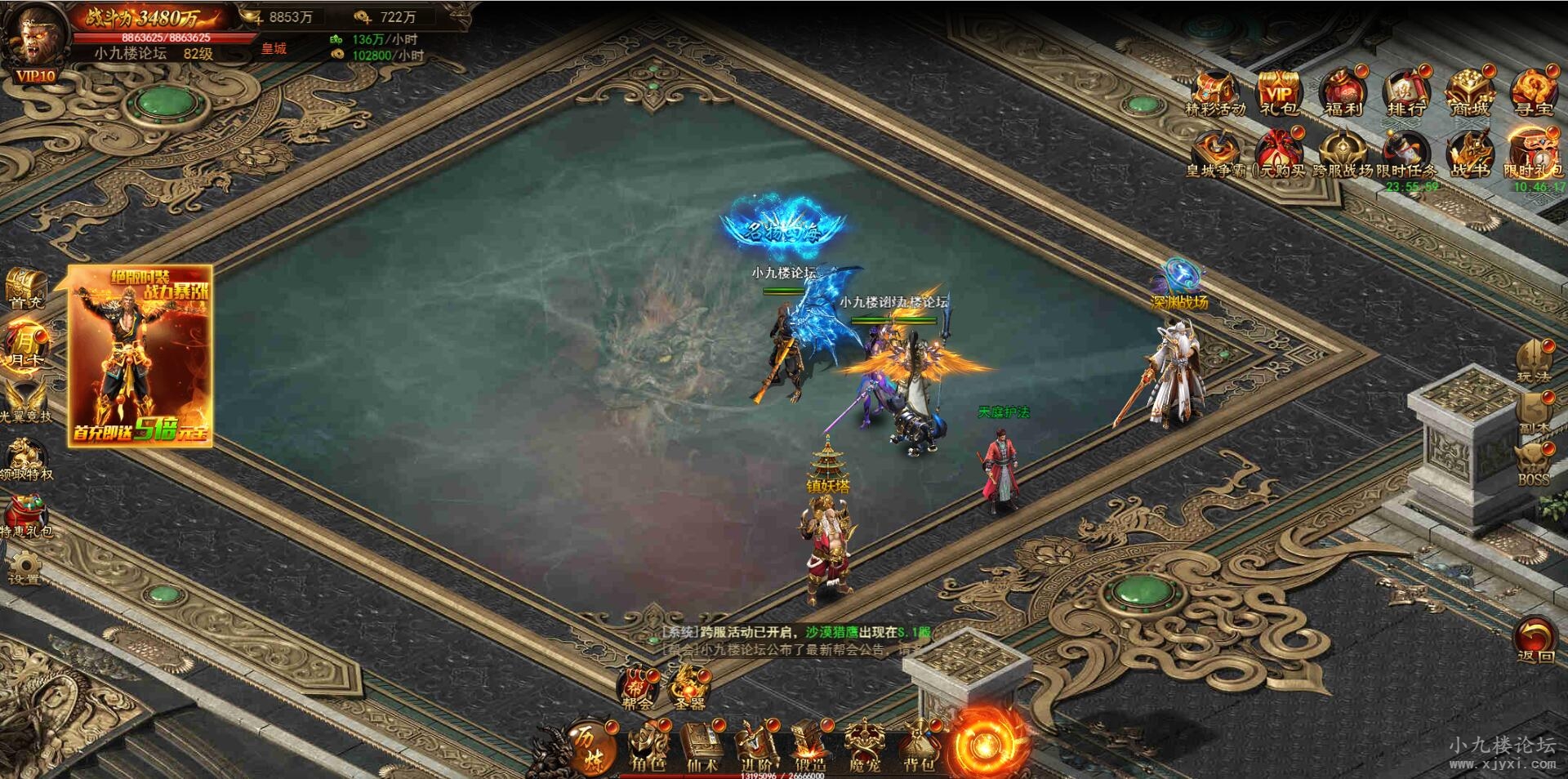
Task: Click the 首充 first-recharge promo banner
Action: pos(140,356)
